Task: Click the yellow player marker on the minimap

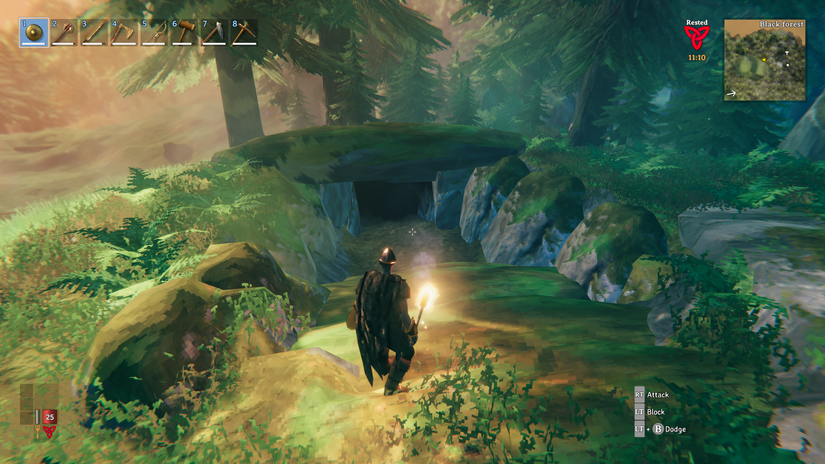Action: tap(762, 59)
